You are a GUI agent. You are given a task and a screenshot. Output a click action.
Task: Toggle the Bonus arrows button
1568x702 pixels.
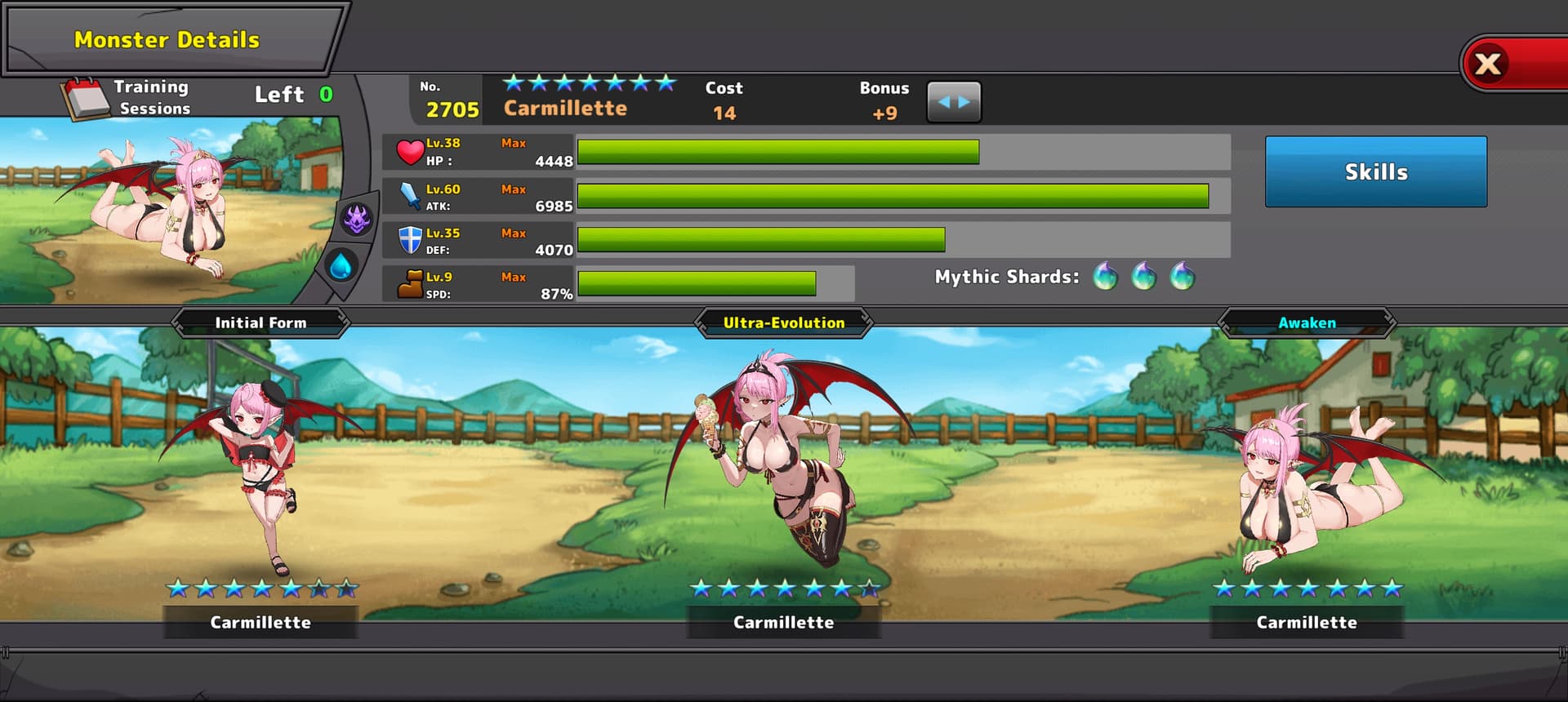(954, 102)
